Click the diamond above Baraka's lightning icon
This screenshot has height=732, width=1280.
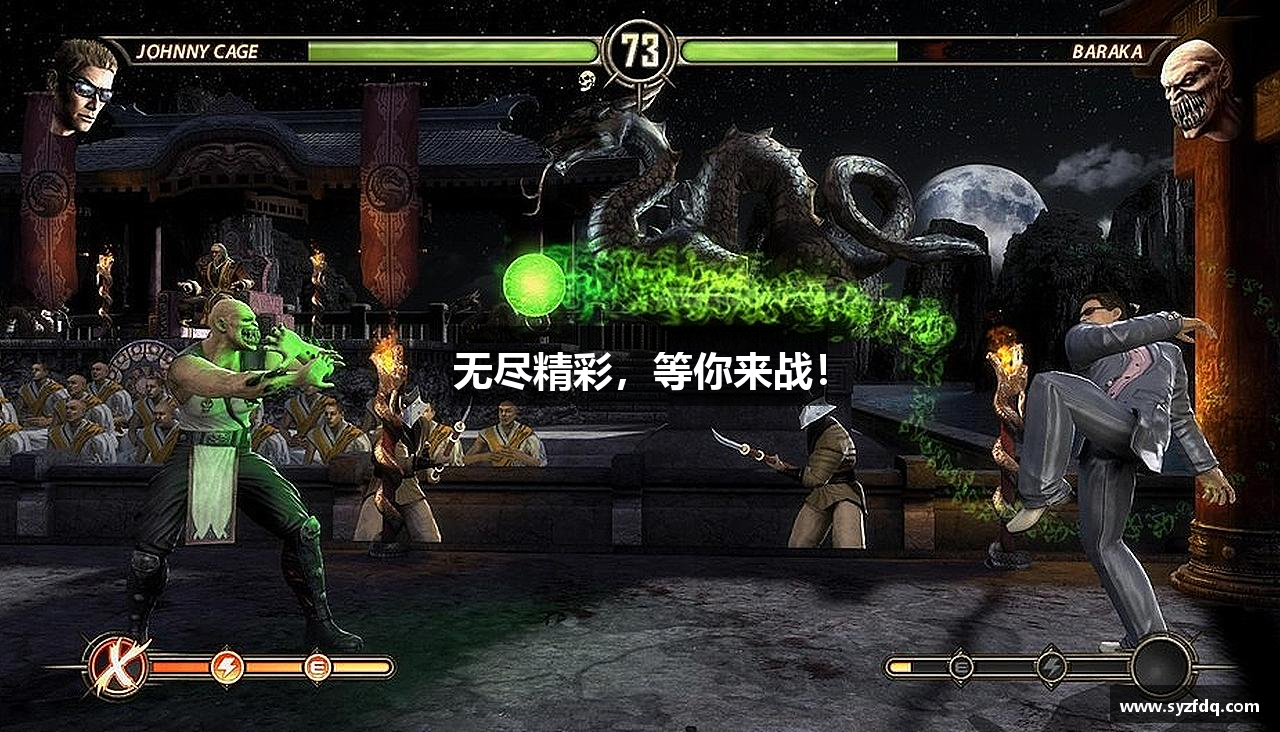1051,647
